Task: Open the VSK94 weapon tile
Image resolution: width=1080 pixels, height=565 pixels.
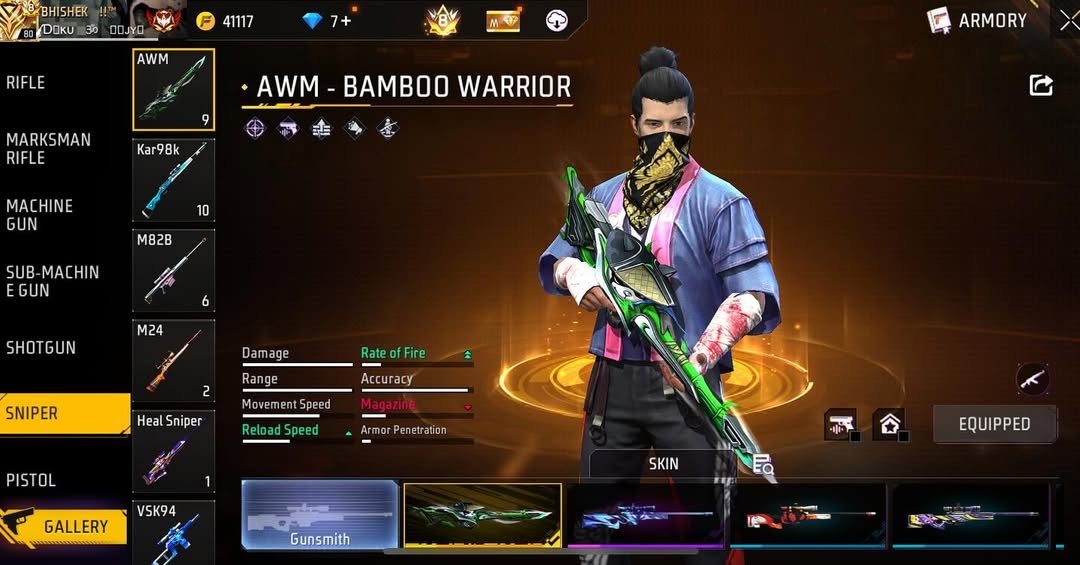Action: coord(173,532)
